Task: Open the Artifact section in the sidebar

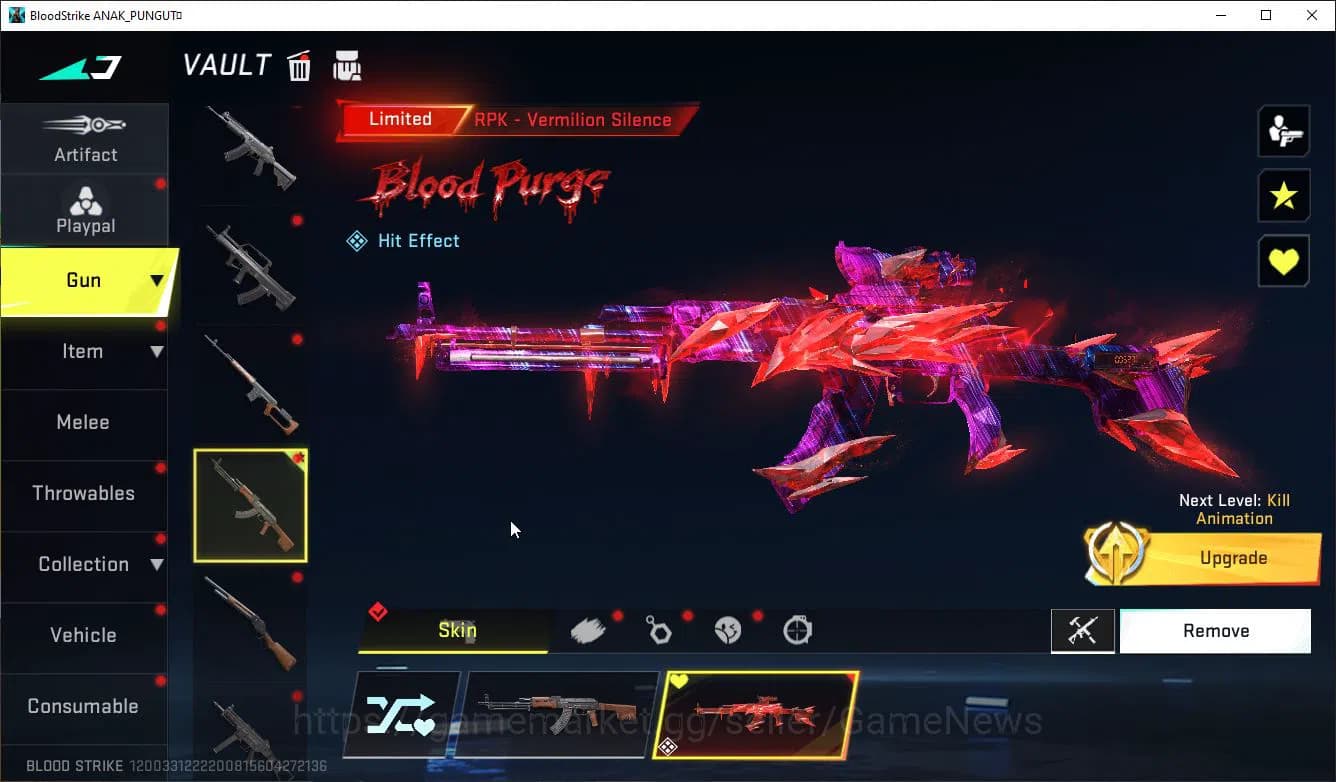Action: [85, 138]
